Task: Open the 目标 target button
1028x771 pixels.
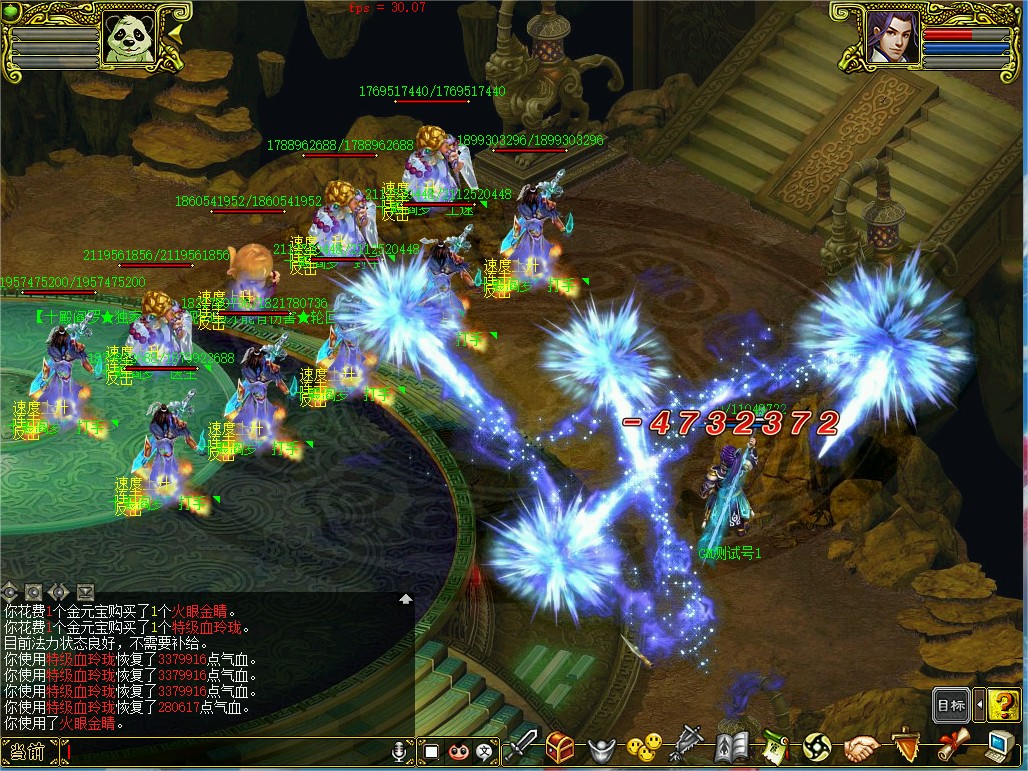Action: pos(951,705)
